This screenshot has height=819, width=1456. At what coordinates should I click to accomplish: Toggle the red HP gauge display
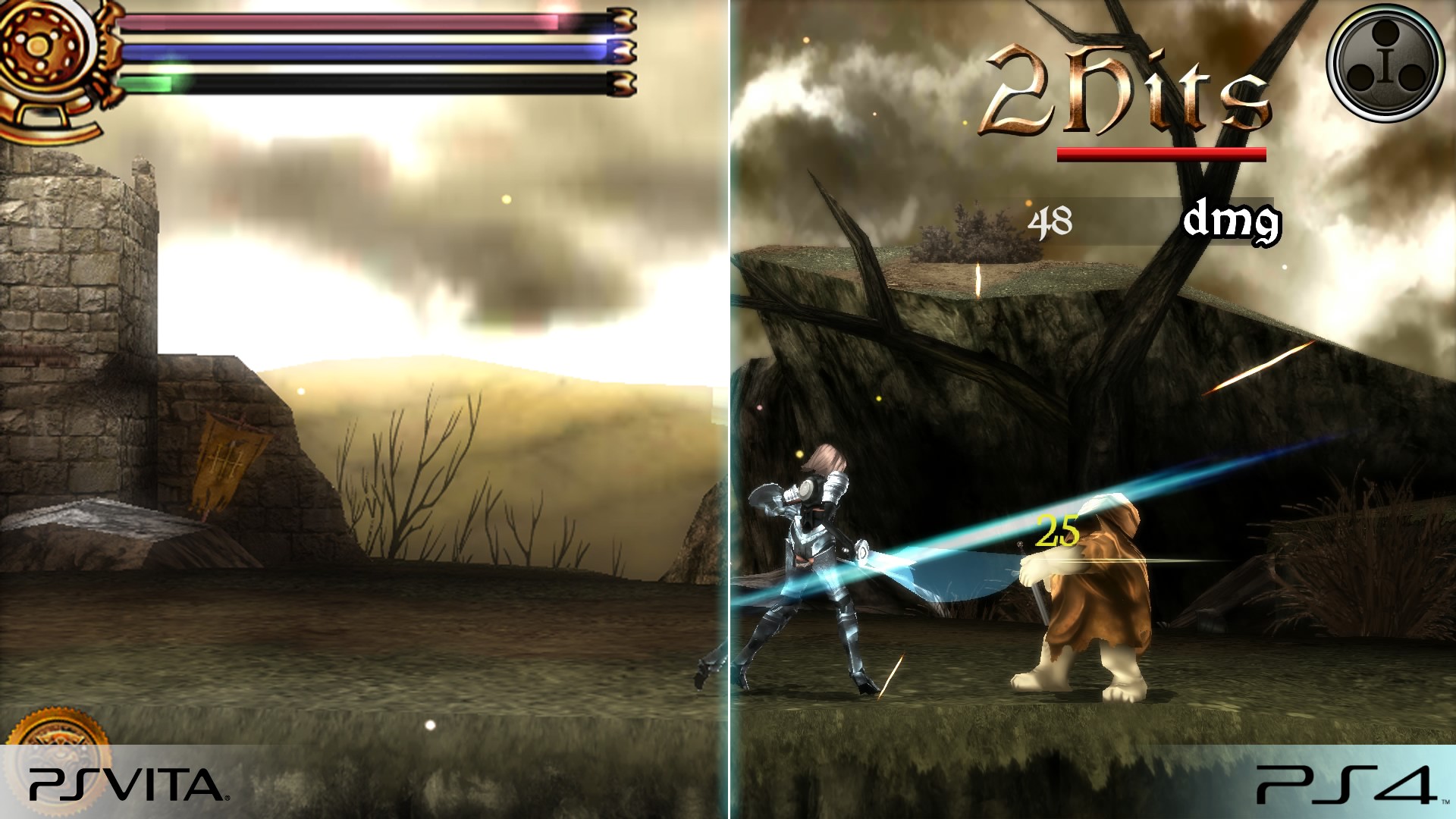pyautogui.click(x=364, y=19)
